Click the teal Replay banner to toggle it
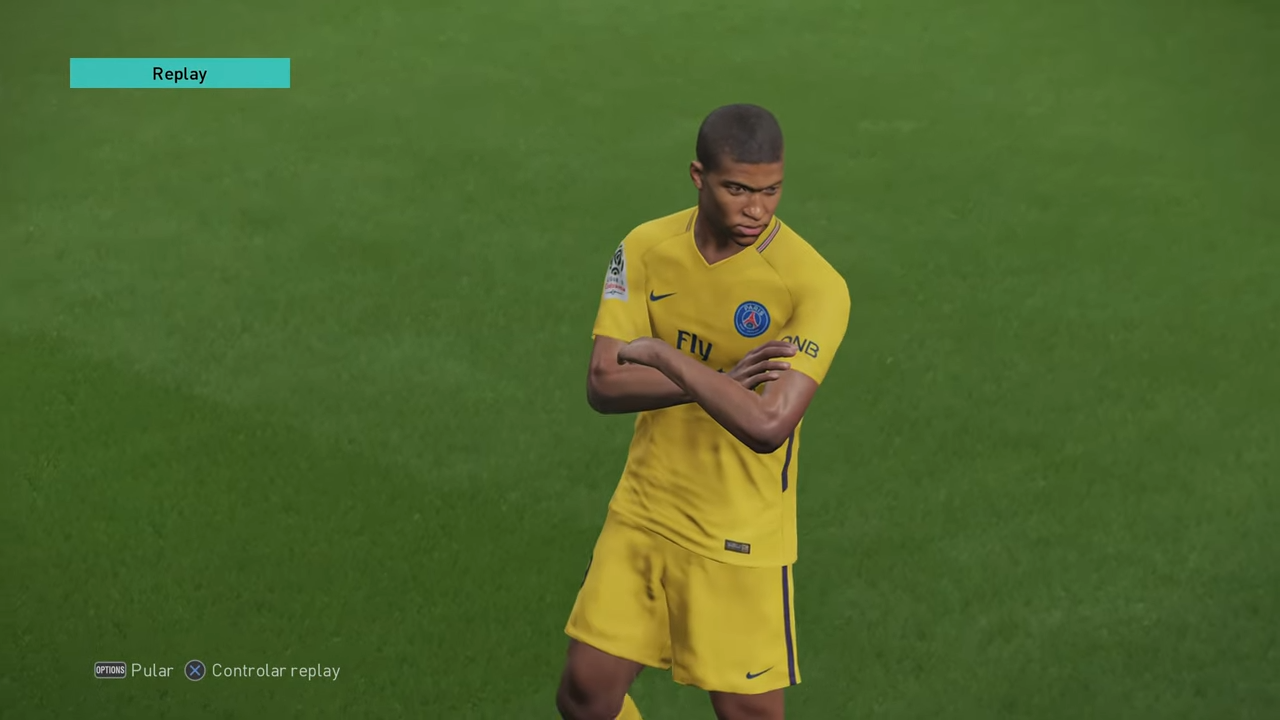The height and width of the screenshot is (720, 1280). [x=179, y=73]
